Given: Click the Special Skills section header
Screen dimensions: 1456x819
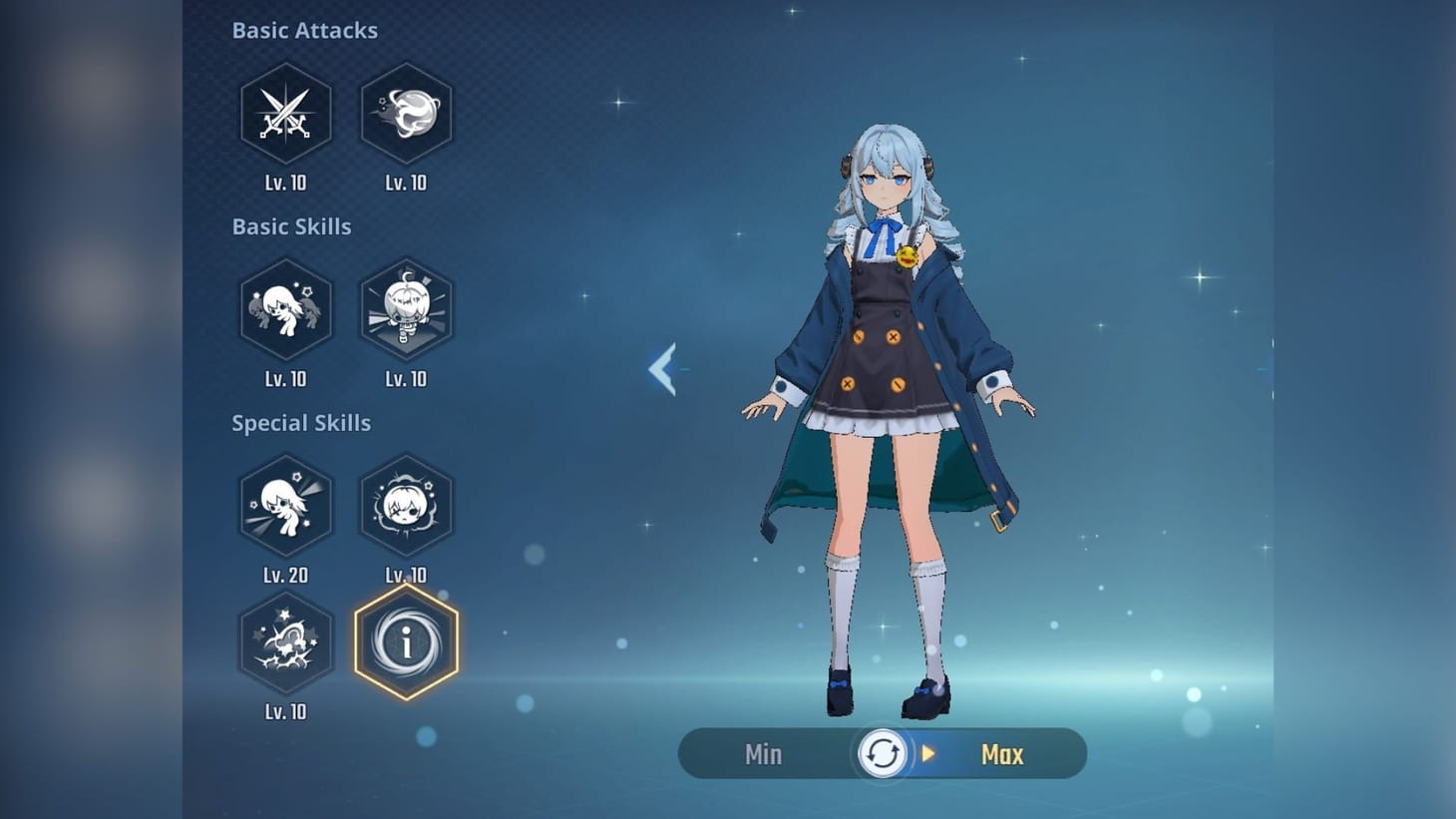Looking at the screenshot, I should [301, 423].
